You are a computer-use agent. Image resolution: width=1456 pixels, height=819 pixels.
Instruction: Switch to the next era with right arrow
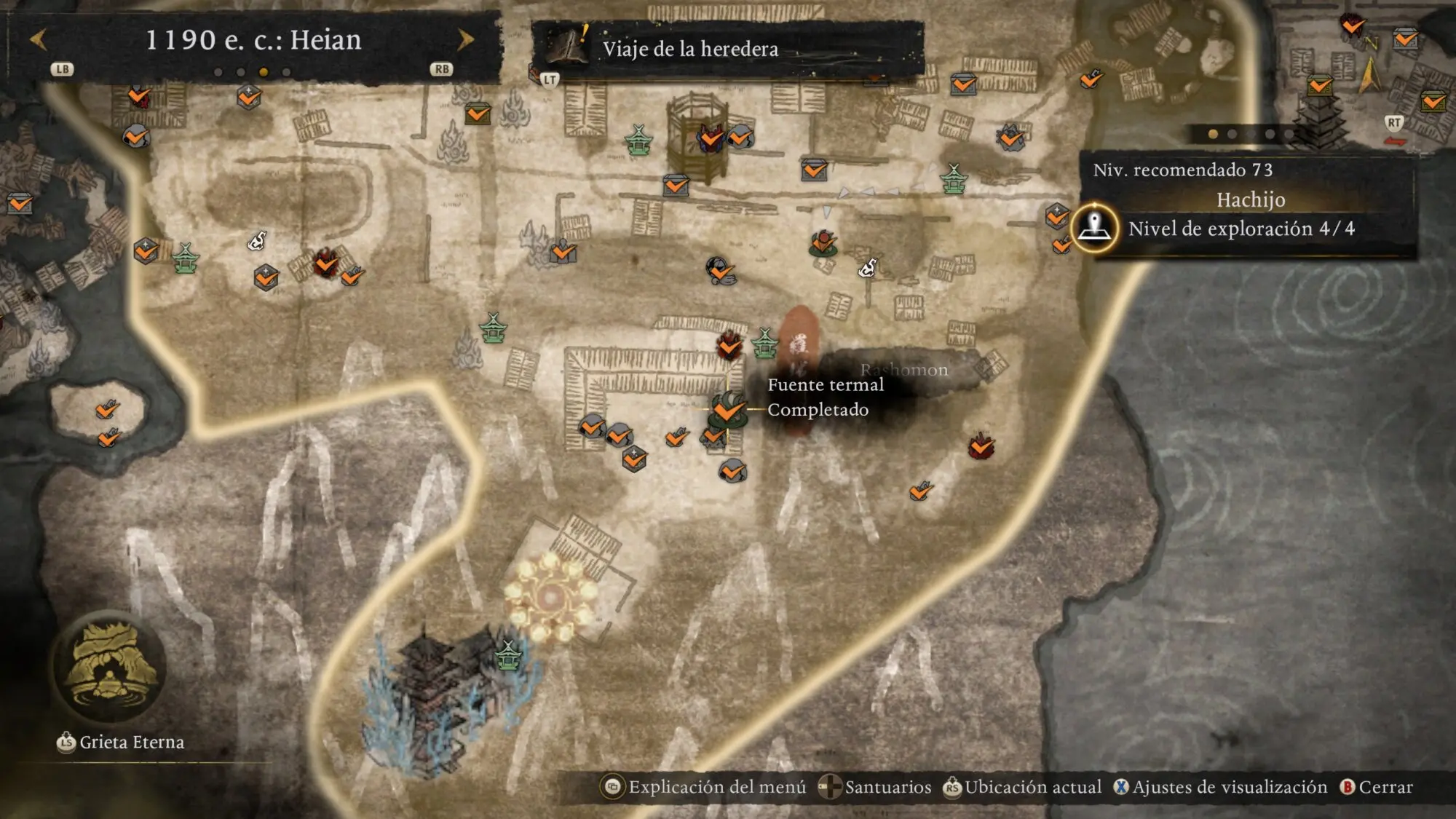tap(465, 39)
